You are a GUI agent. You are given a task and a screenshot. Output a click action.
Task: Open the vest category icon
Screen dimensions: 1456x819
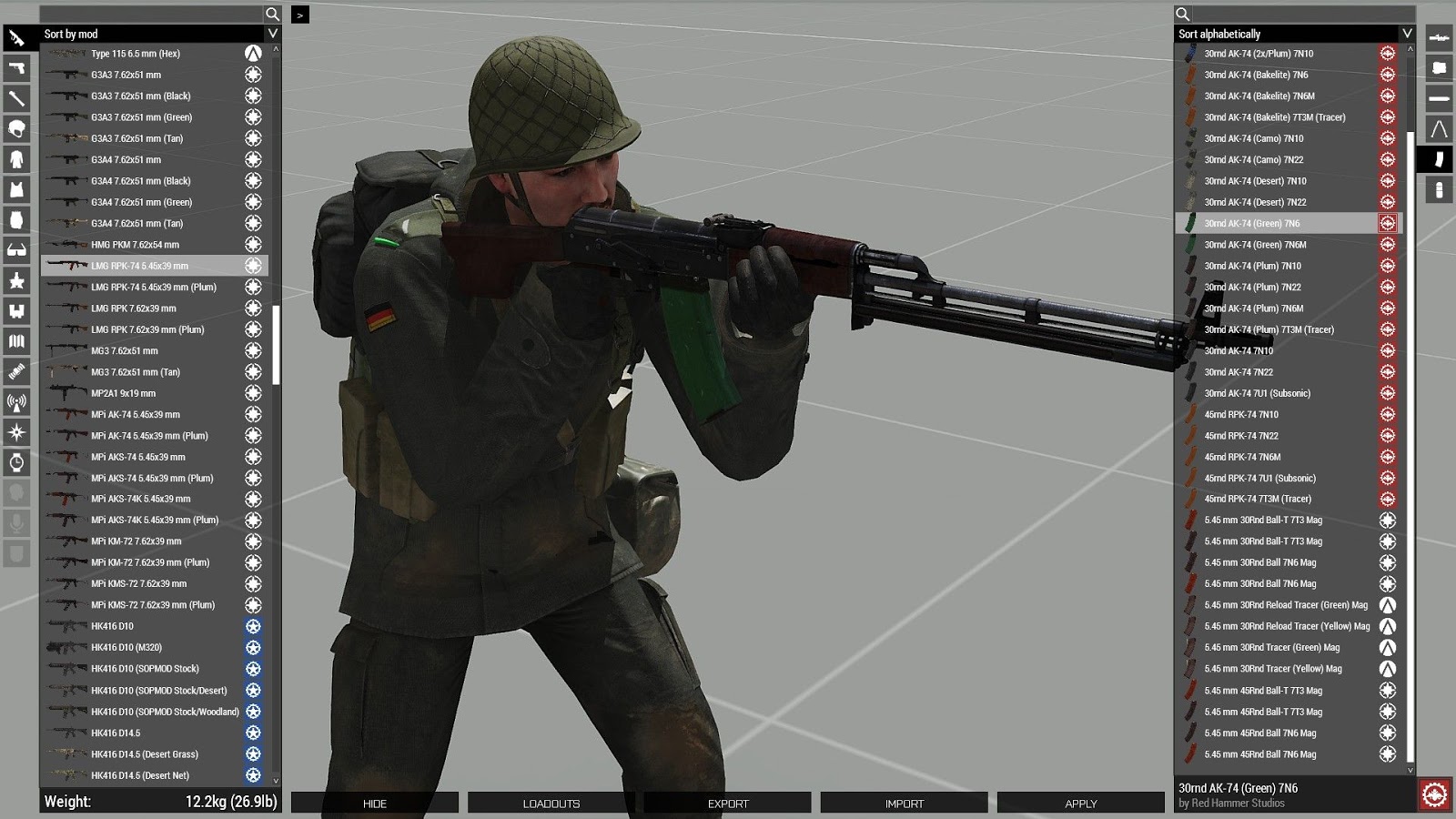tap(15, 187)
